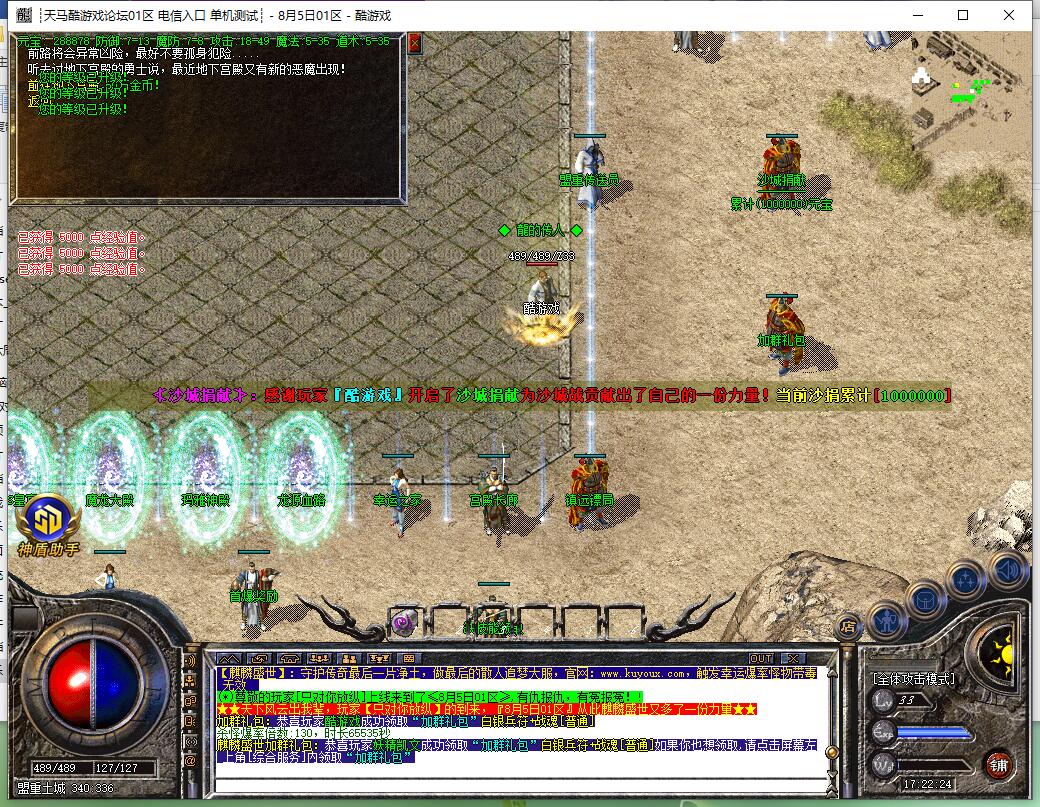Image resolution: width=1040 pixels, height=807 pixels.
Task: Open the skills sparkle icon
Action: click(x=966, y=578)
